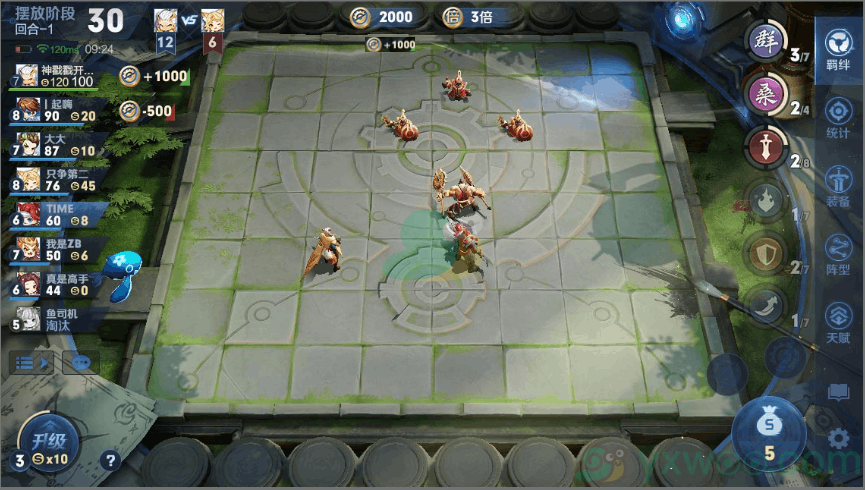
Task: Open the chat bubble button
Action: click(81, 362)
